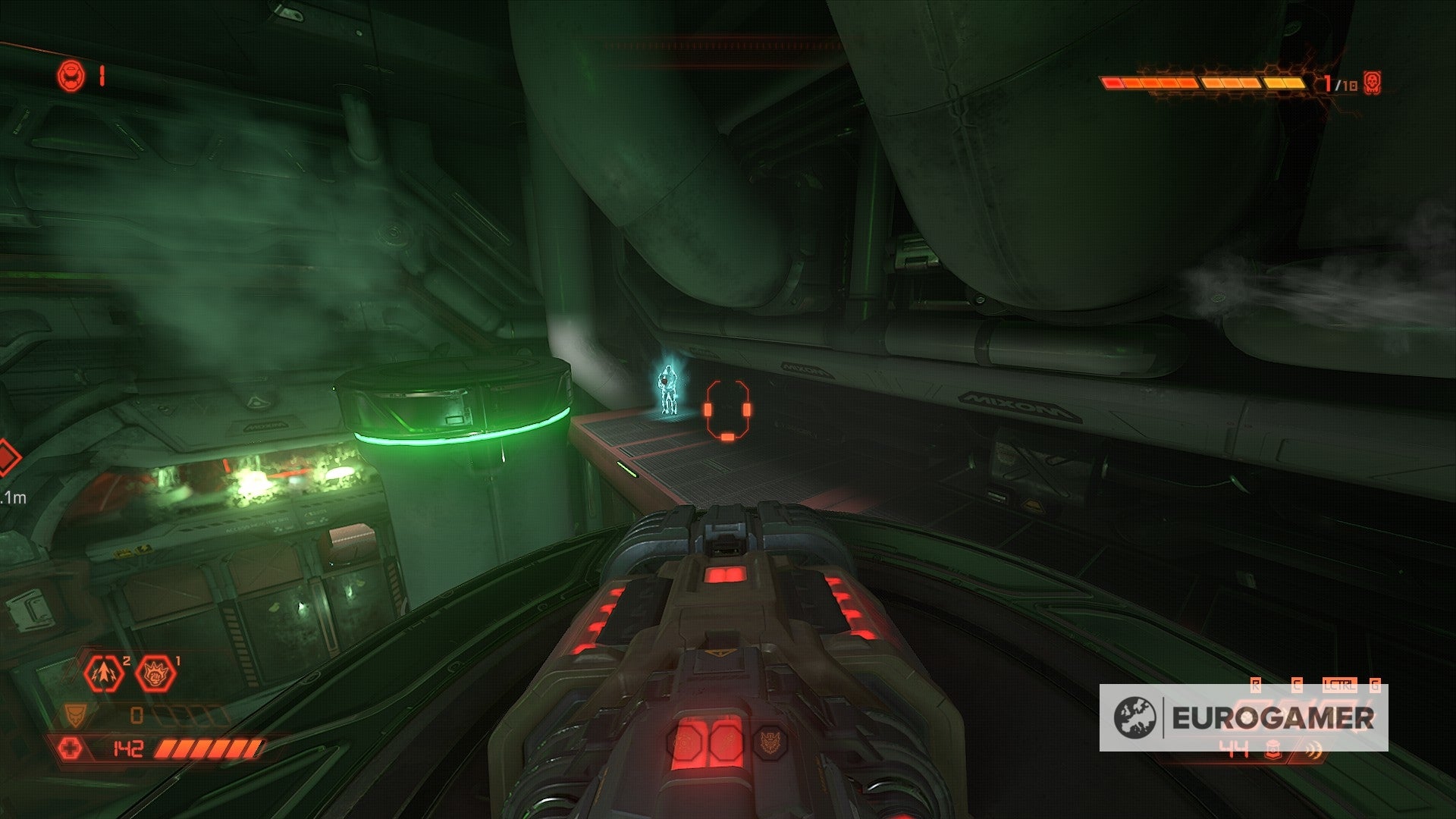Select the rocket grenade icon showing 2
This screenshot has width=1456, height=819.
coord(103,674)
